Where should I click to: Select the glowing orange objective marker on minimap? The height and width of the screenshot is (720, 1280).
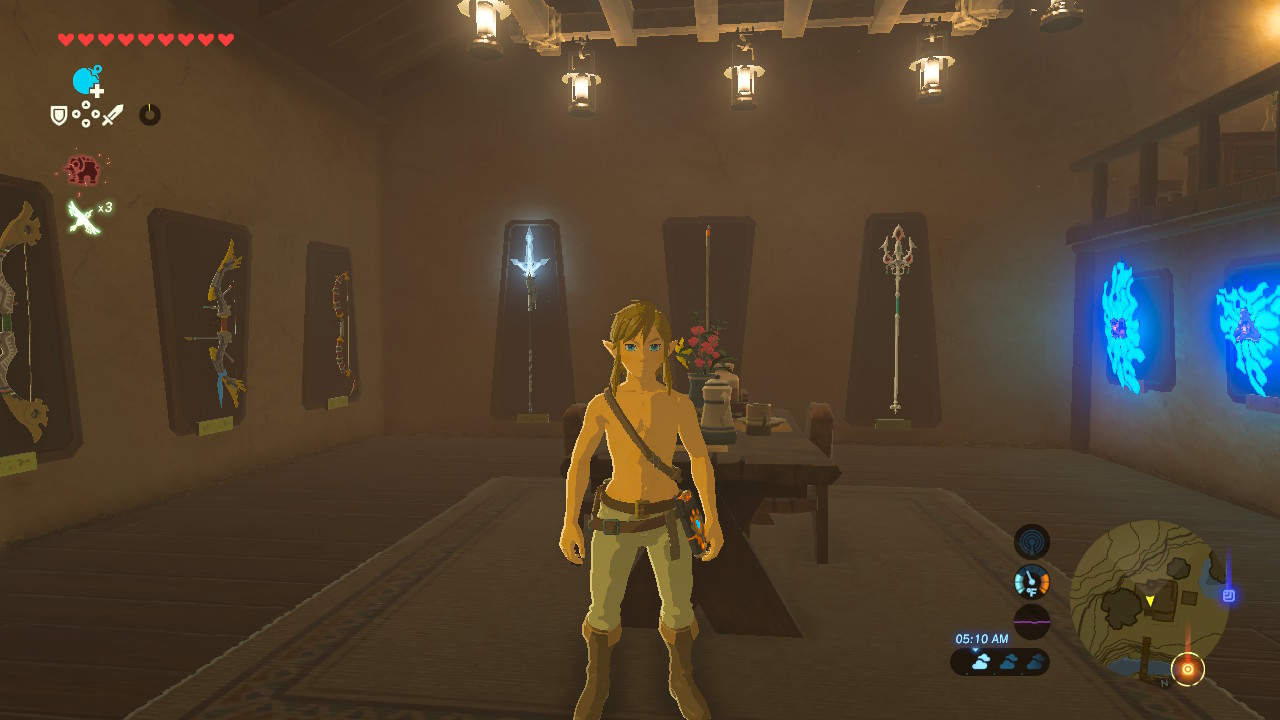(x=1187, y=668)
